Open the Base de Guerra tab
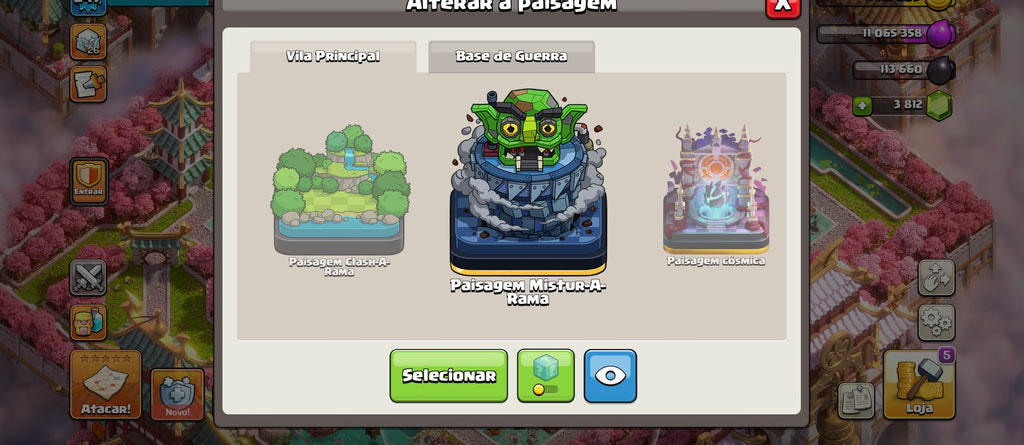The width and height of the screenshot is (1024, 445). [511, 56]
